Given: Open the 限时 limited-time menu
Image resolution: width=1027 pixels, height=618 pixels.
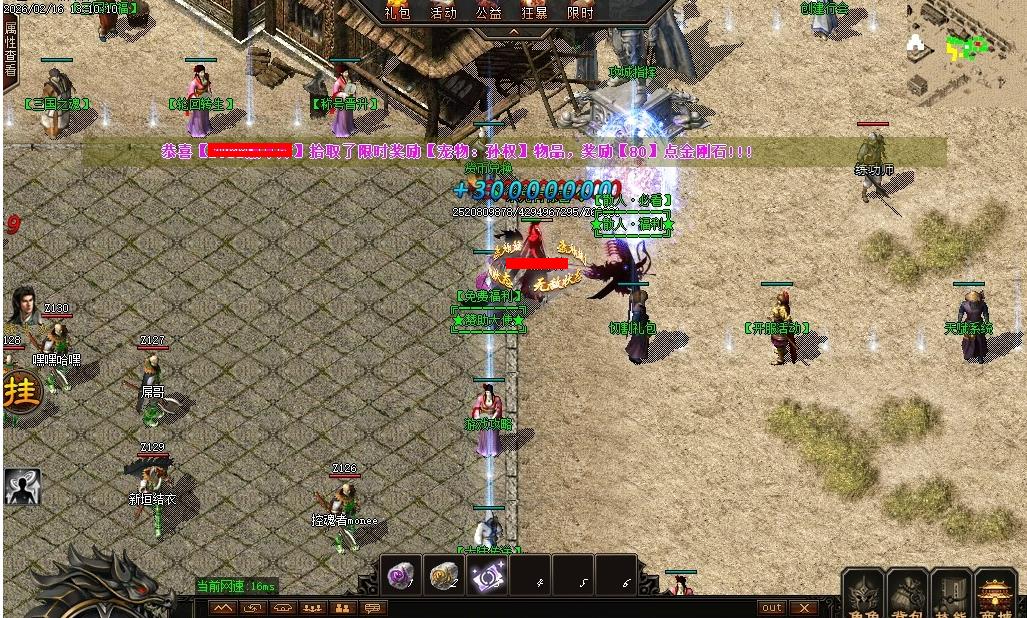Looking at the screenshot, I should [580, 13].
